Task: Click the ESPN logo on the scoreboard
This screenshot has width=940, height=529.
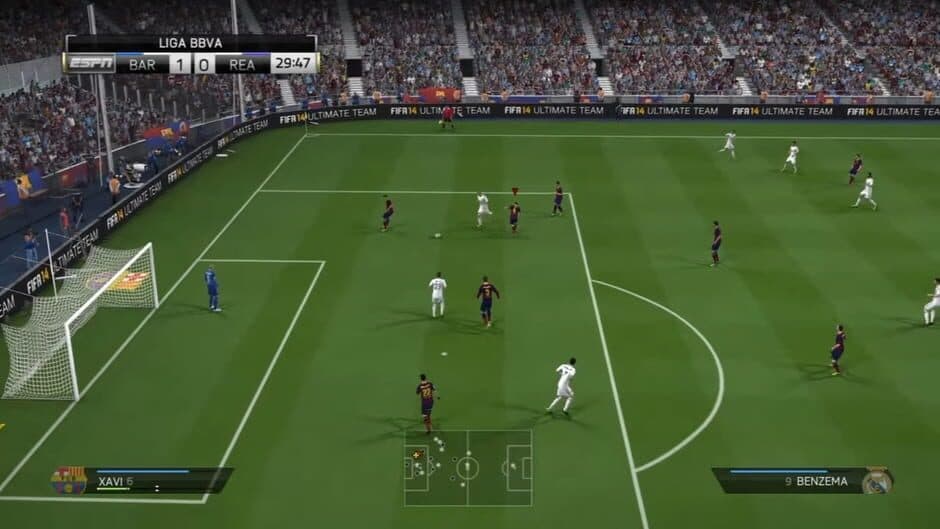Action: coord(90,63)
